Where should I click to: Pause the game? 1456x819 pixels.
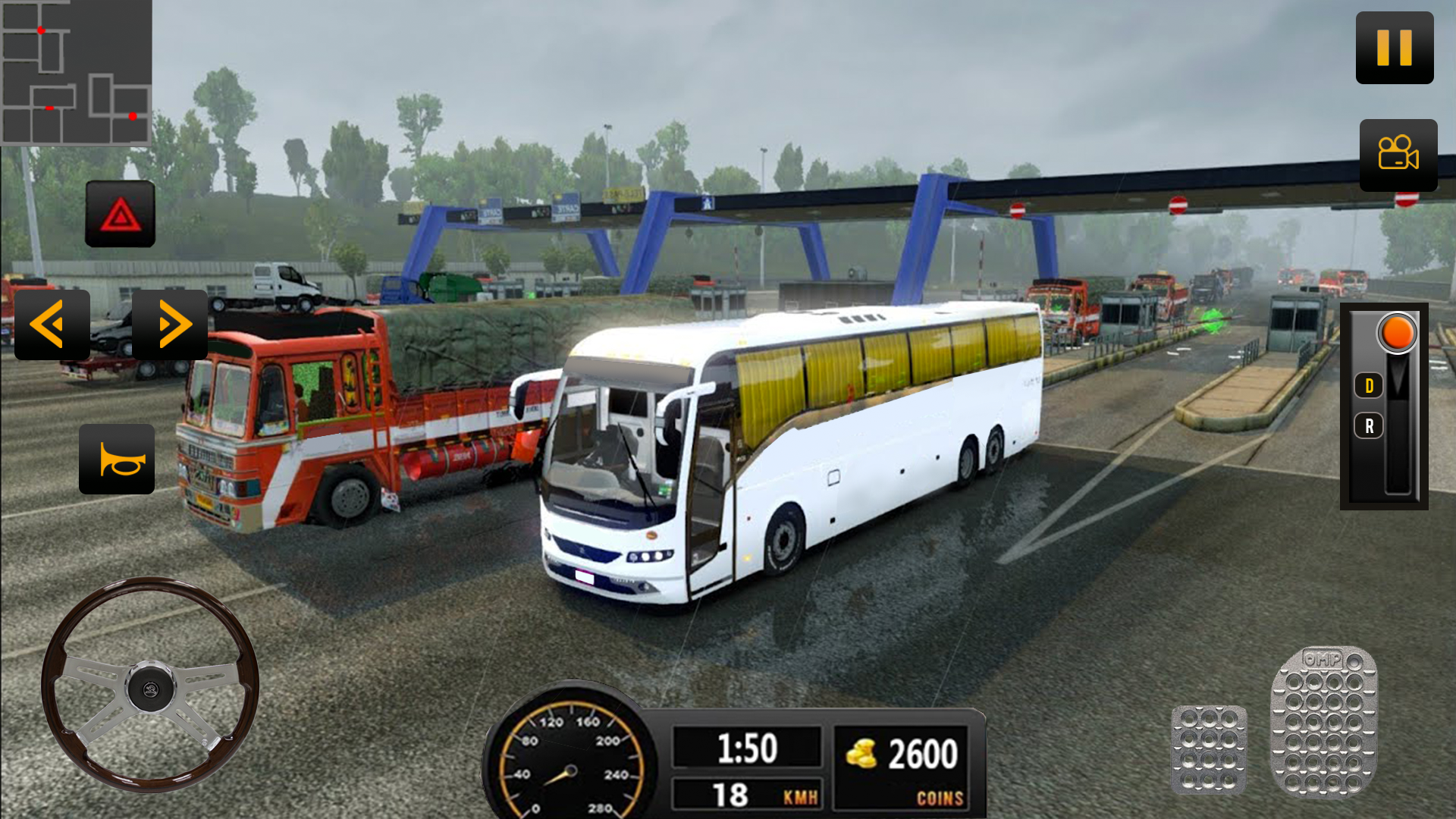1394,49
